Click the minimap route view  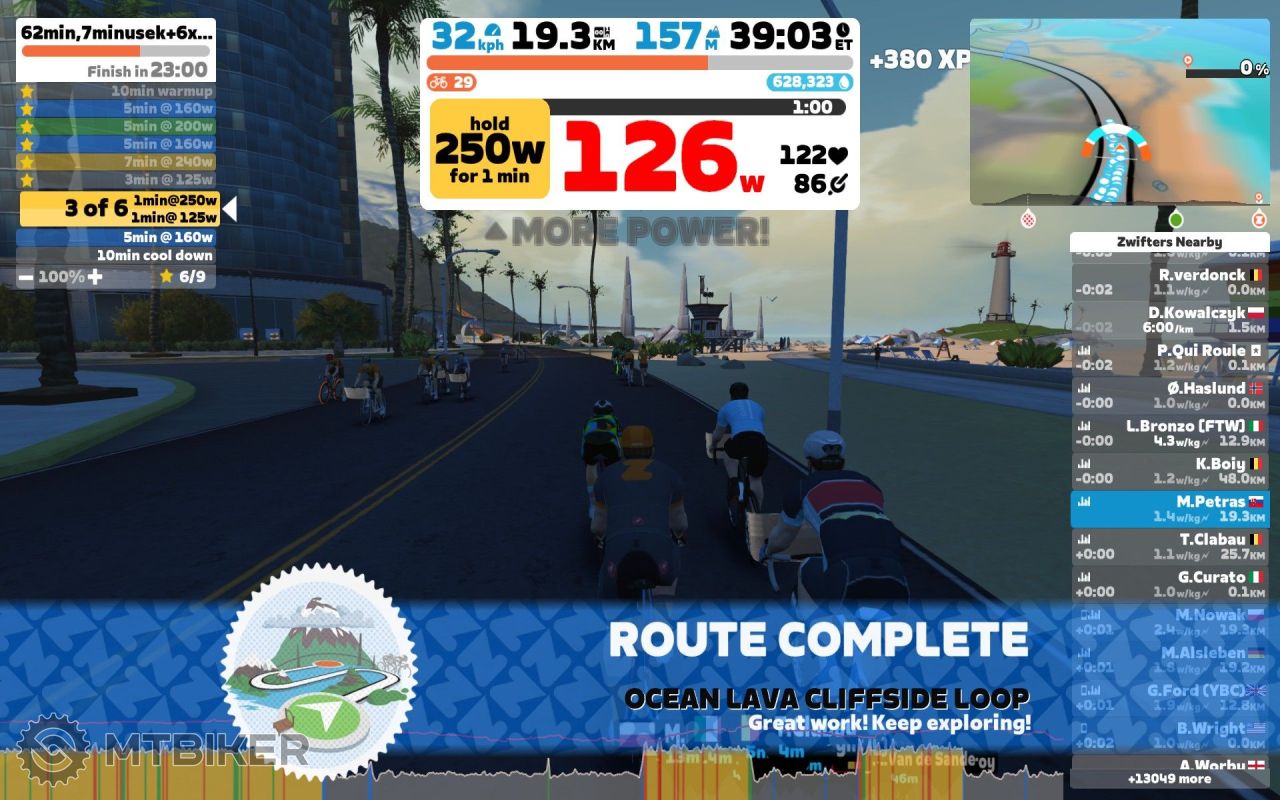click(1119, 112)
